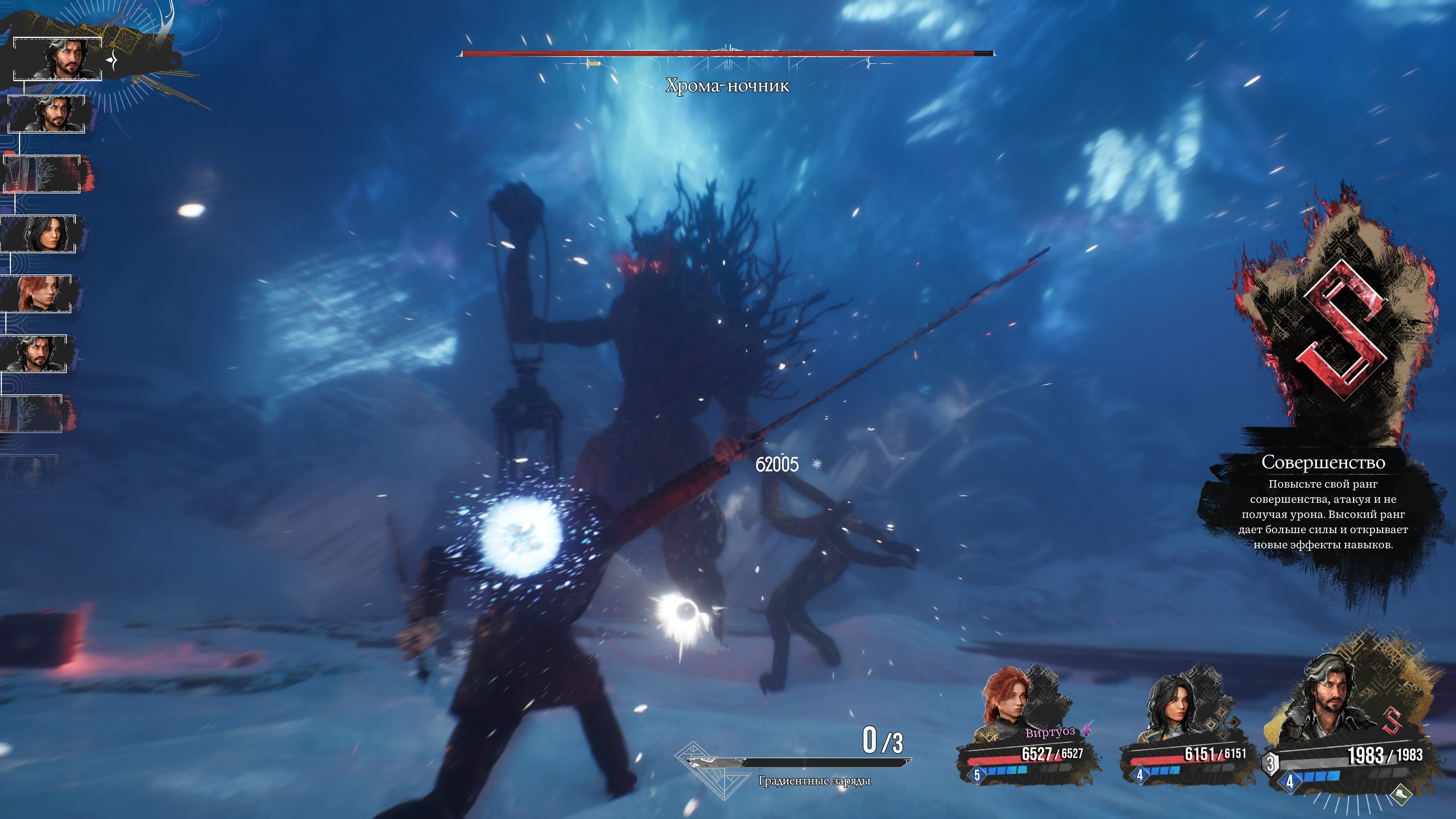Select the pink Виртуоз stance label
The height and width of the screenshot is (819, 1456).
(1050, 733)
